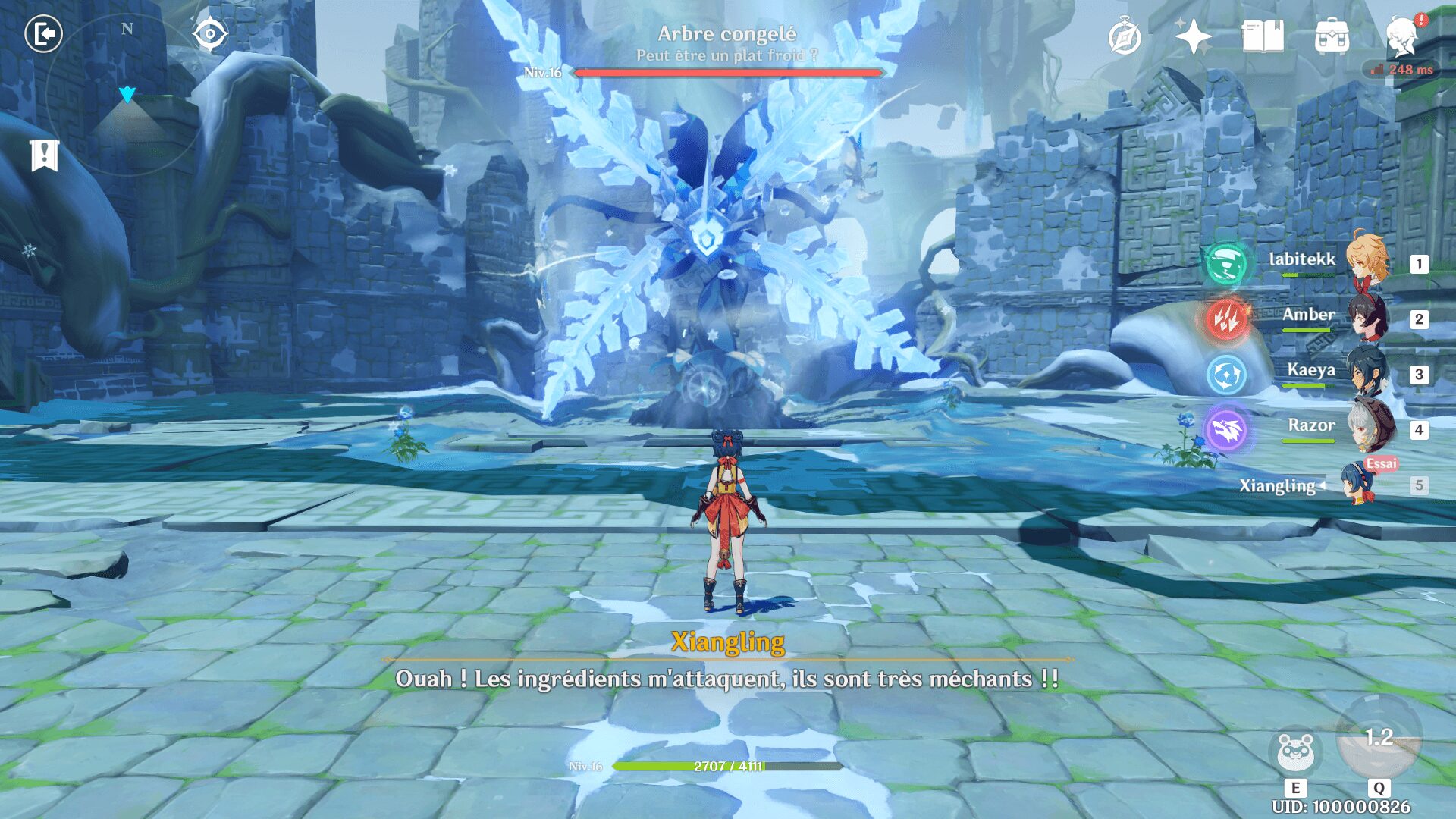The width and height of the screenshot is (1456, 819).
Task: Trigger the elemental burst on cooldown
Action: click(x=1379, y=739)
